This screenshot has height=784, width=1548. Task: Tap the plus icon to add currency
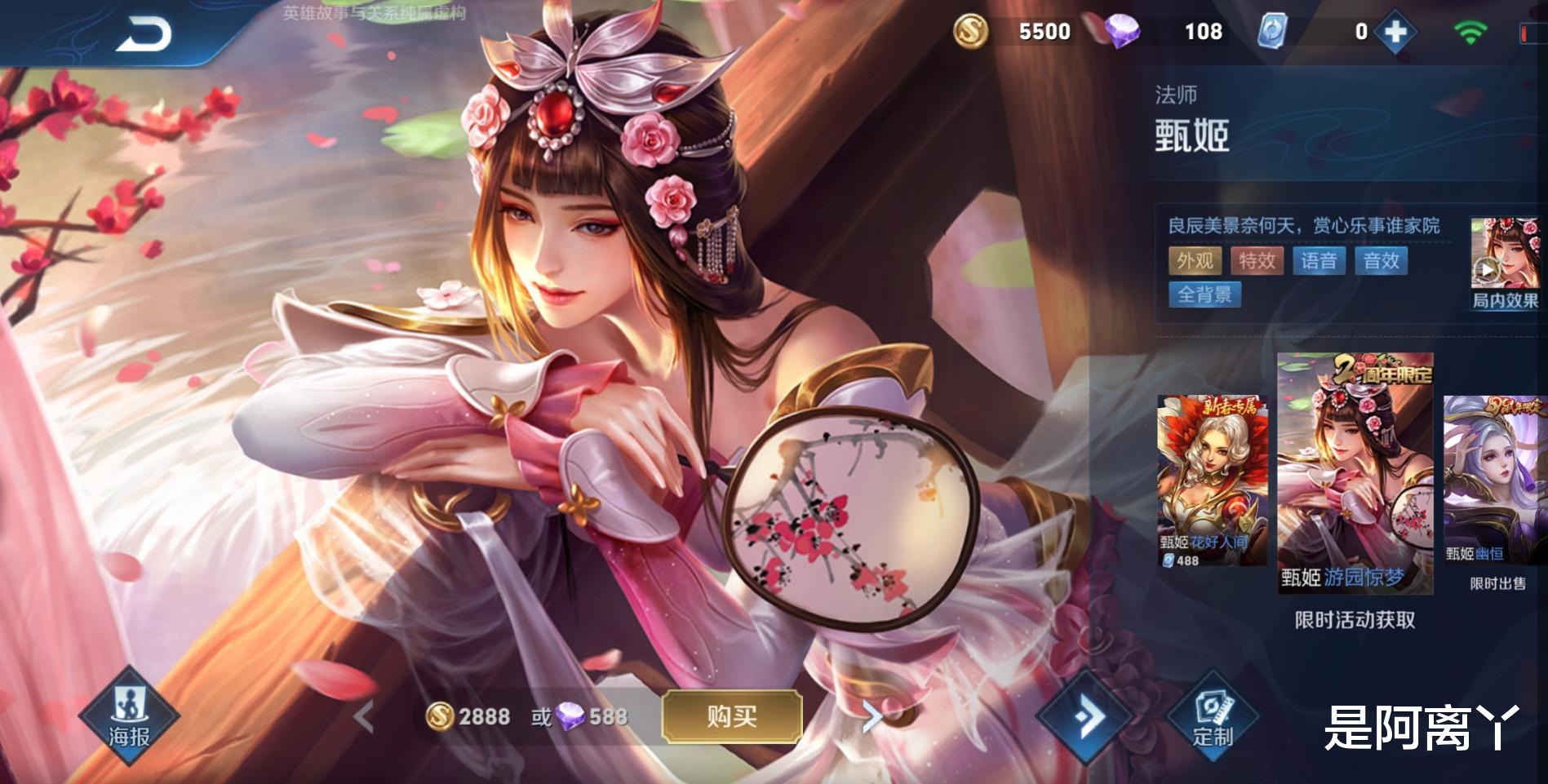tap(1397, 33)
